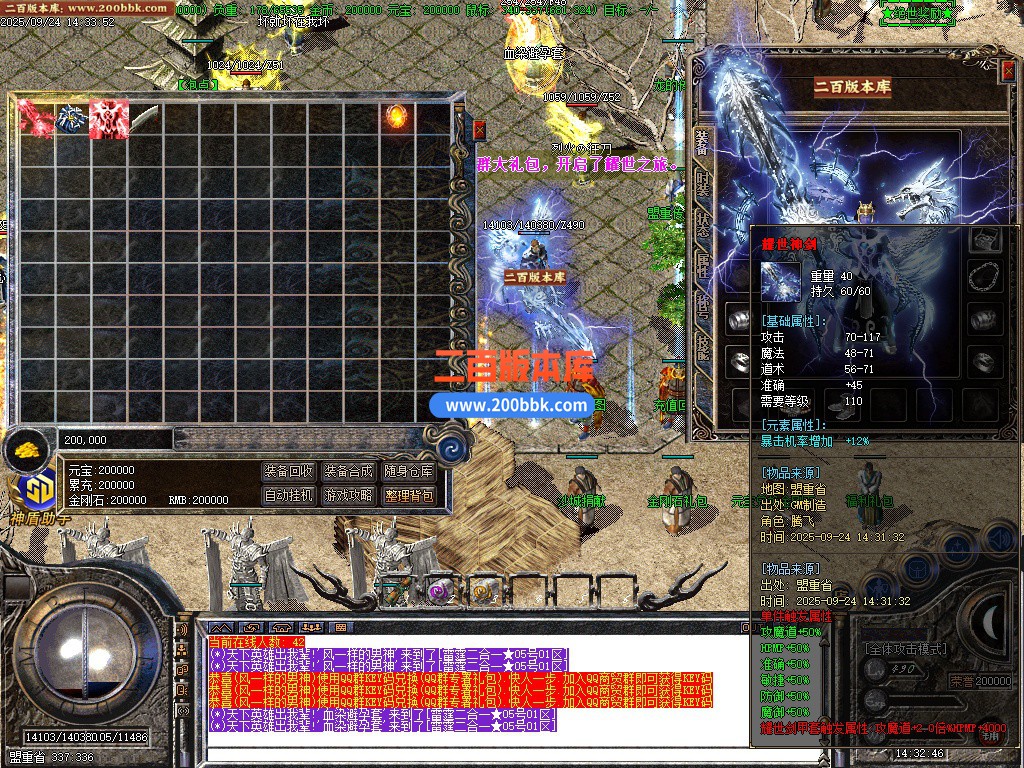This screenshot has height=768, width=1024.
Task: Select the blue-white emblem item in the bag
Action: tap(72, 118)
